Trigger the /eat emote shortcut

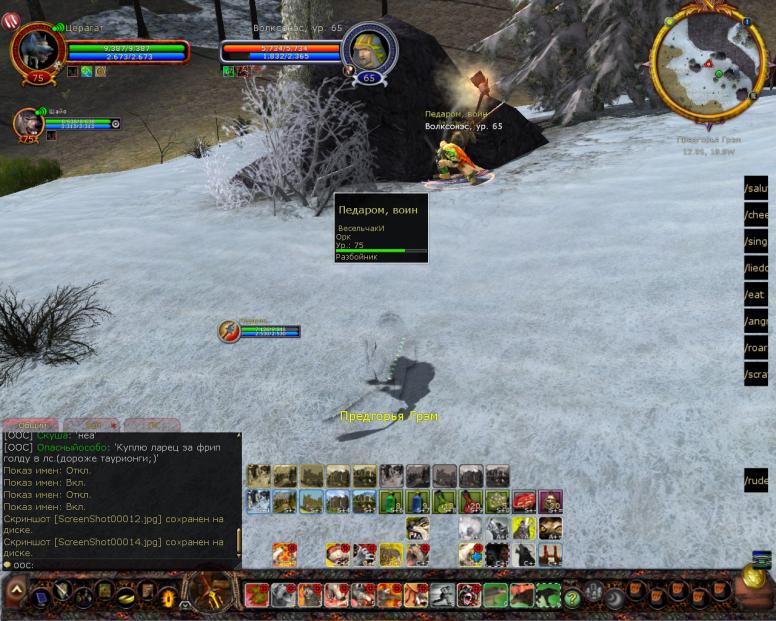(757, 295)
